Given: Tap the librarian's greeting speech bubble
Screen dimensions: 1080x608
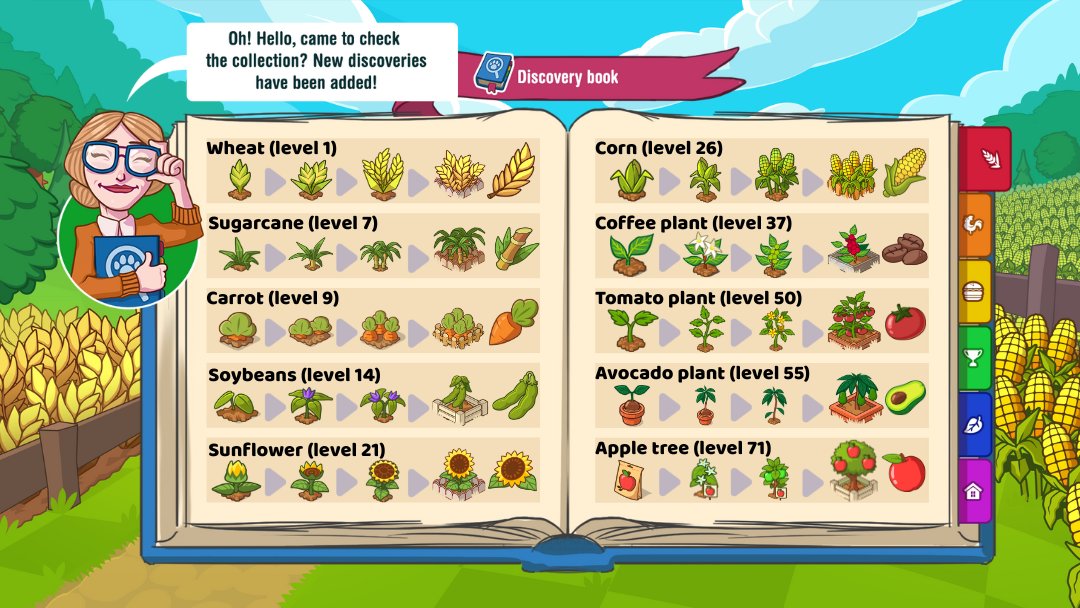Looking at the screenshot, I should pyautogui.click(x=320, y=60).
